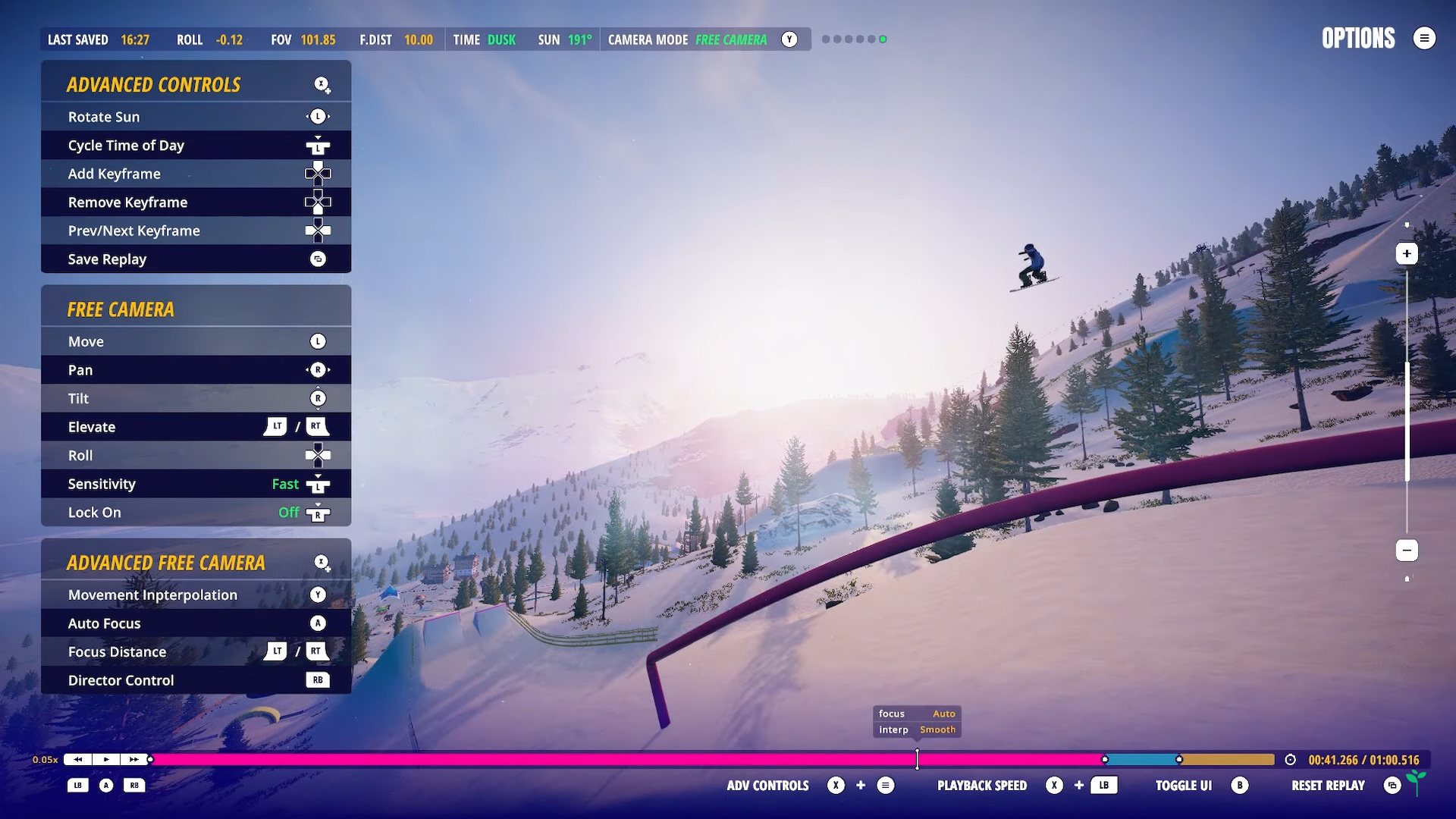Viewport: 1456px width, 819px height.
Task: Click the Toggle UI button
Action: 1184,786
